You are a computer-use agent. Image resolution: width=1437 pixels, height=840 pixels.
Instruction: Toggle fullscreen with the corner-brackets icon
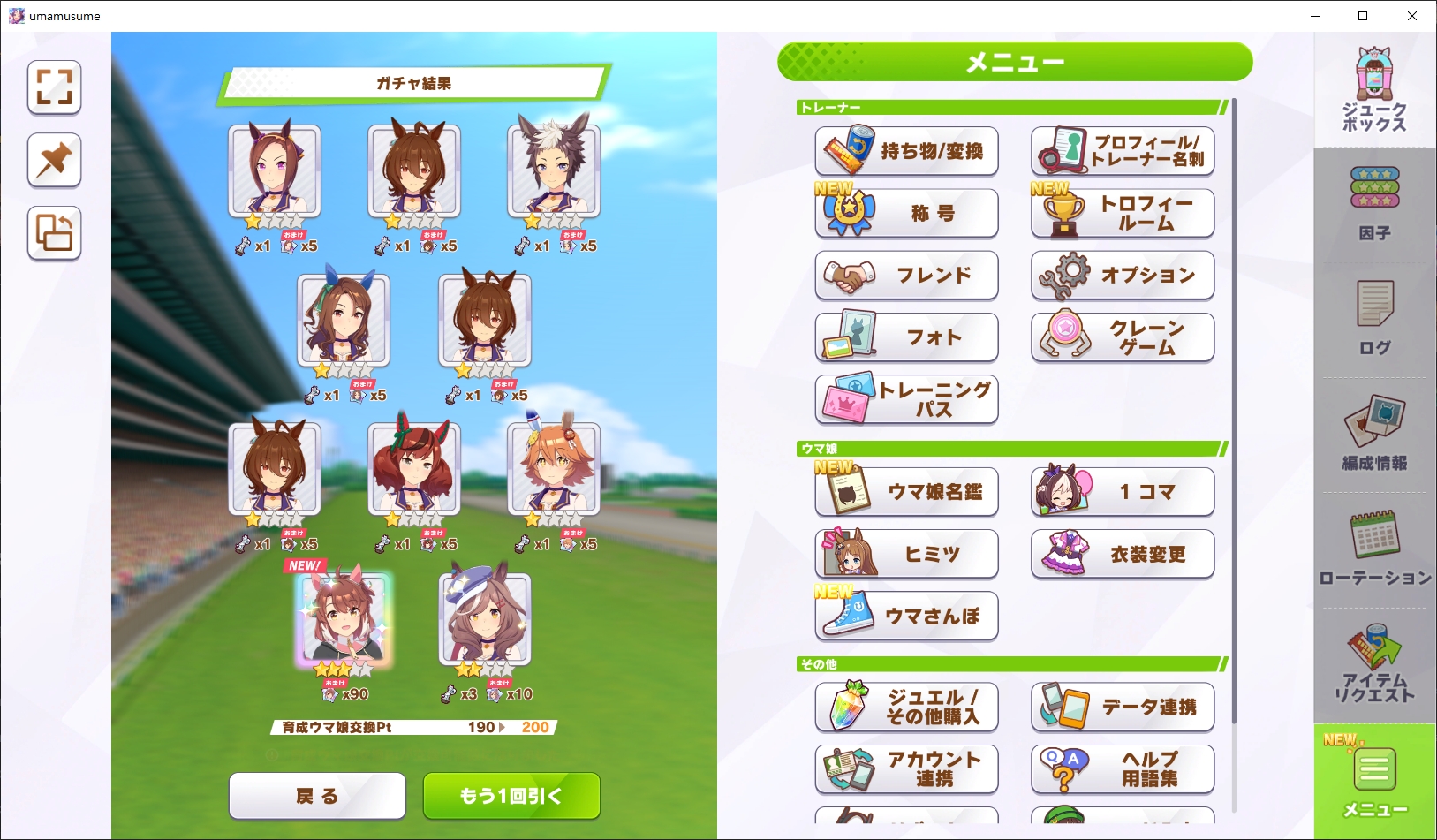point(54,87)
